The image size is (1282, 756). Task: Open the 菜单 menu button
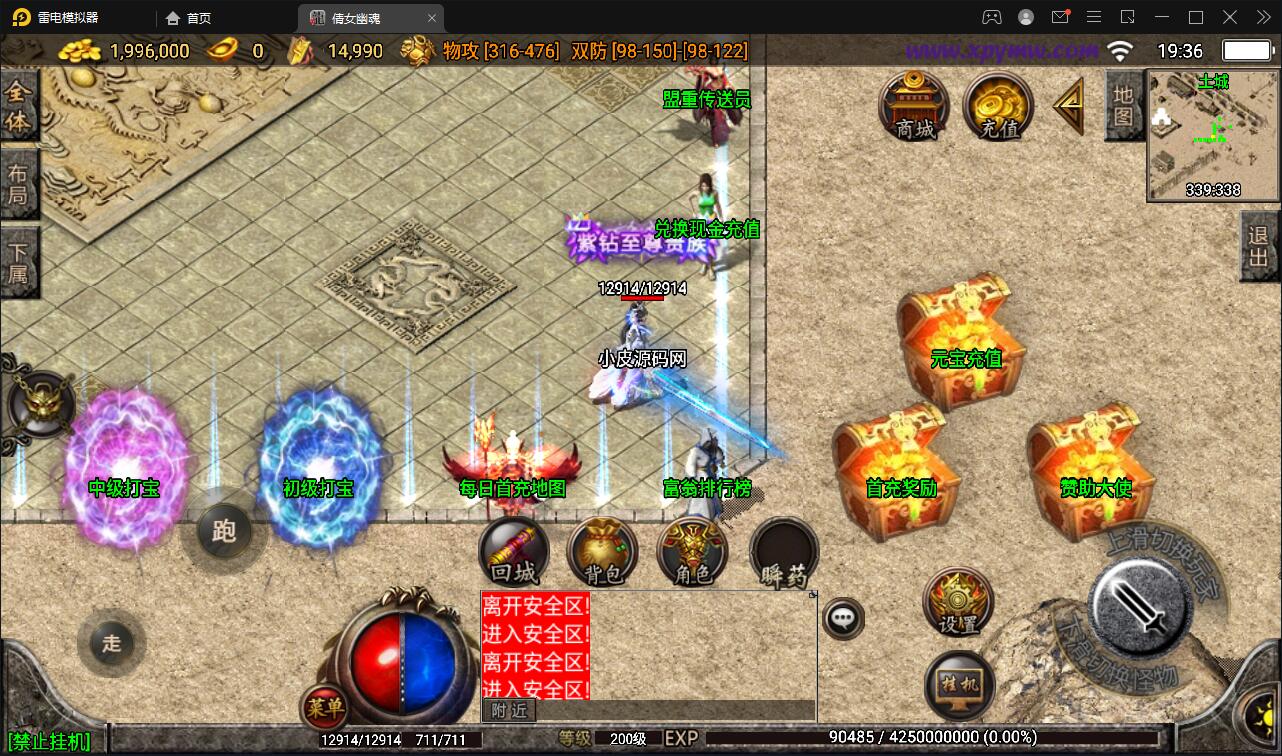point(325,708)
